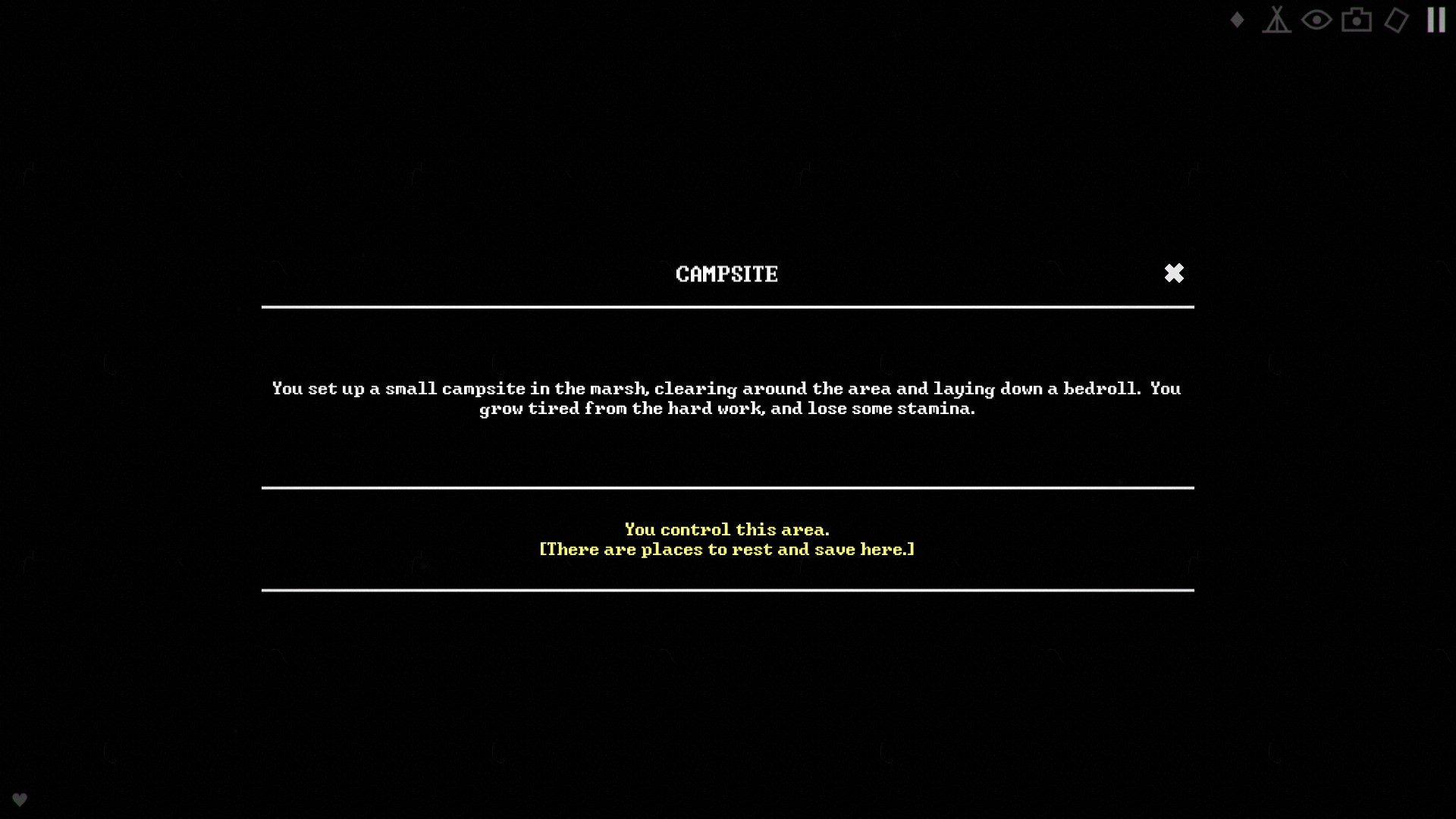Click the campsite description paragraph

(726, 398)
